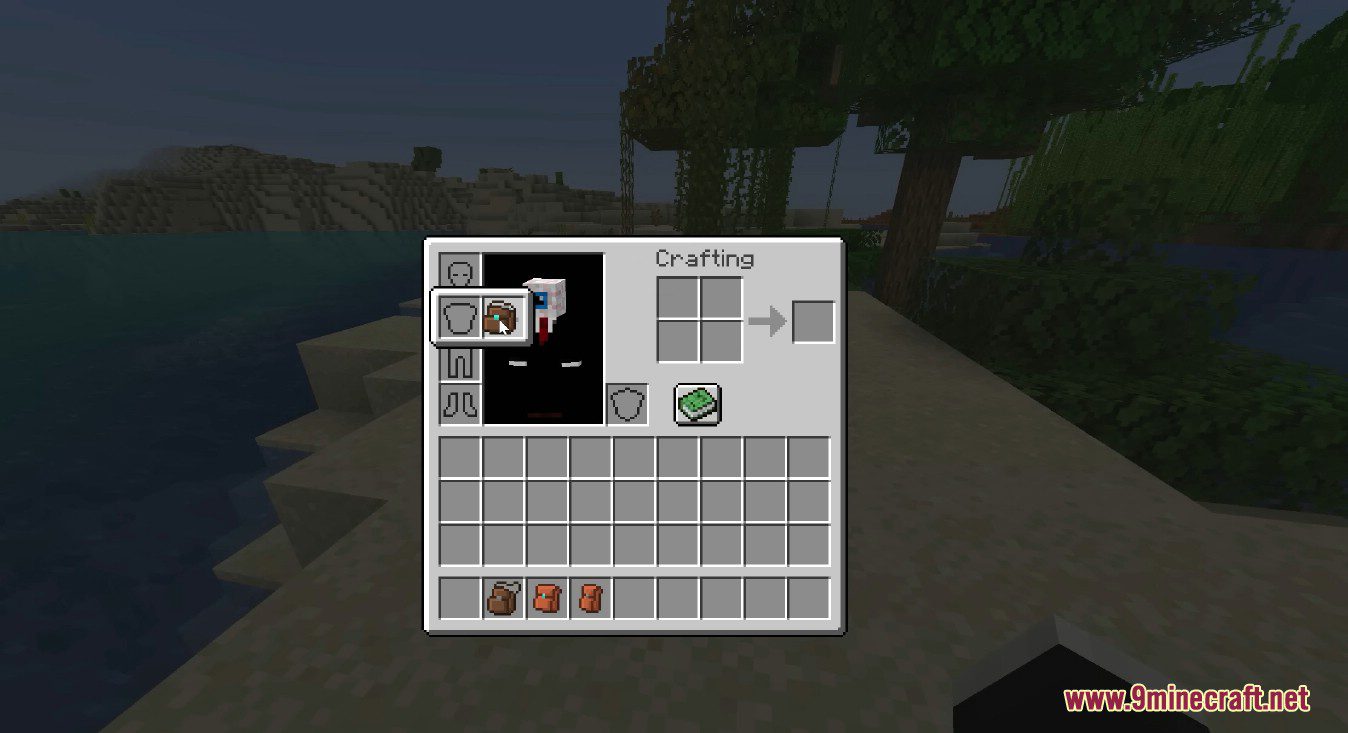This screenshot has height=733, width=1348.
Task: Click the crafting output slot
Action: 812,320
